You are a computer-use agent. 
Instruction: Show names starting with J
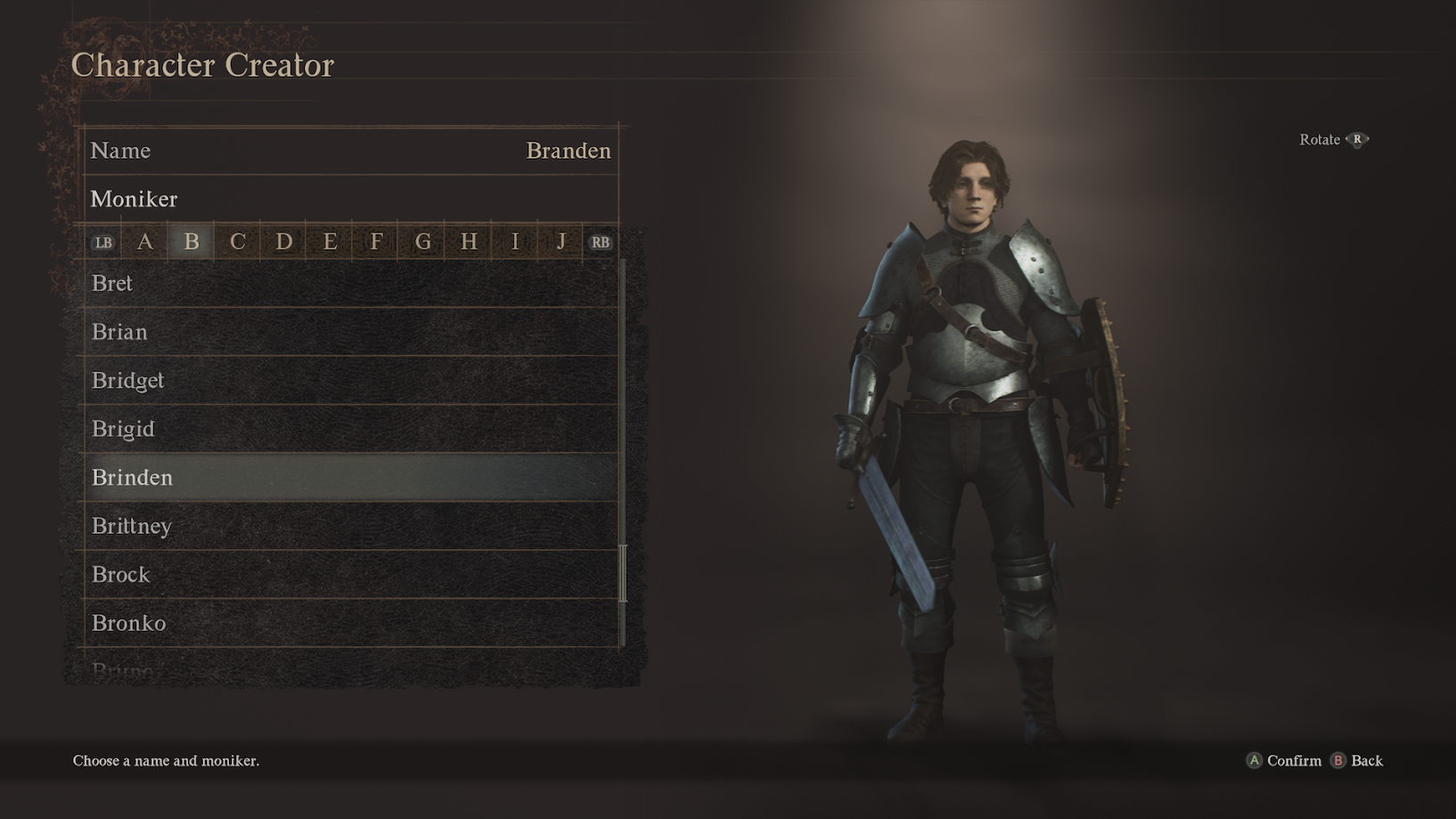click(561, 242)
